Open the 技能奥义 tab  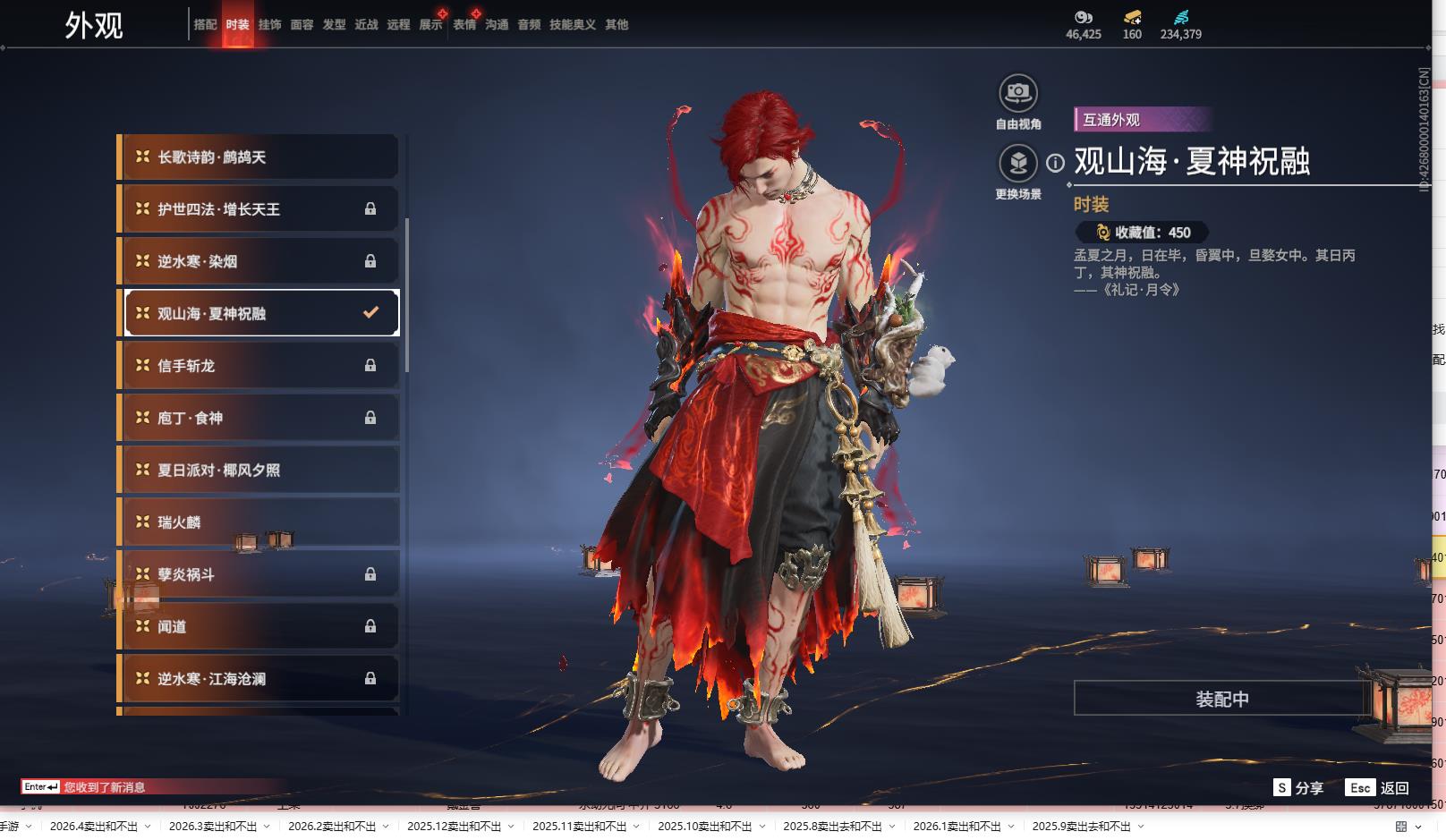click(x=572, y=24)
